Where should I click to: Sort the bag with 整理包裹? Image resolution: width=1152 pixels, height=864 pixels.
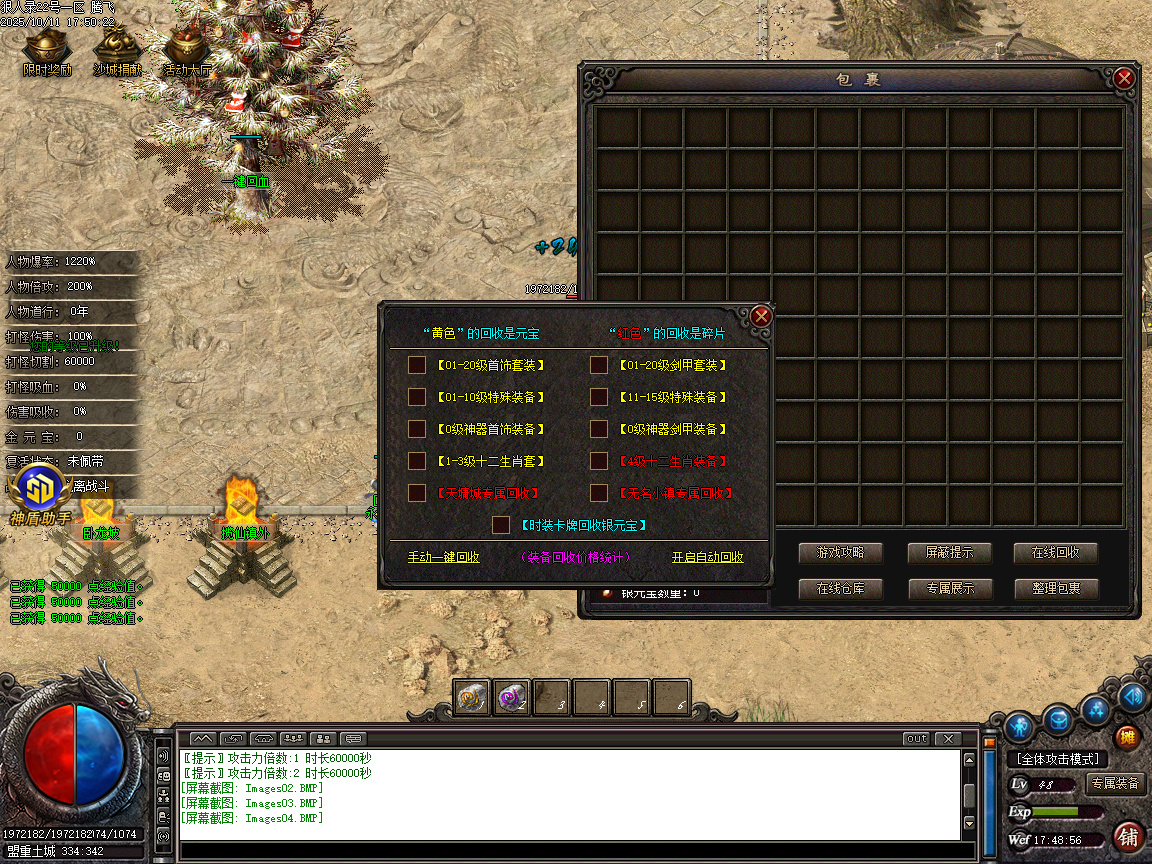coord(1055,589)
